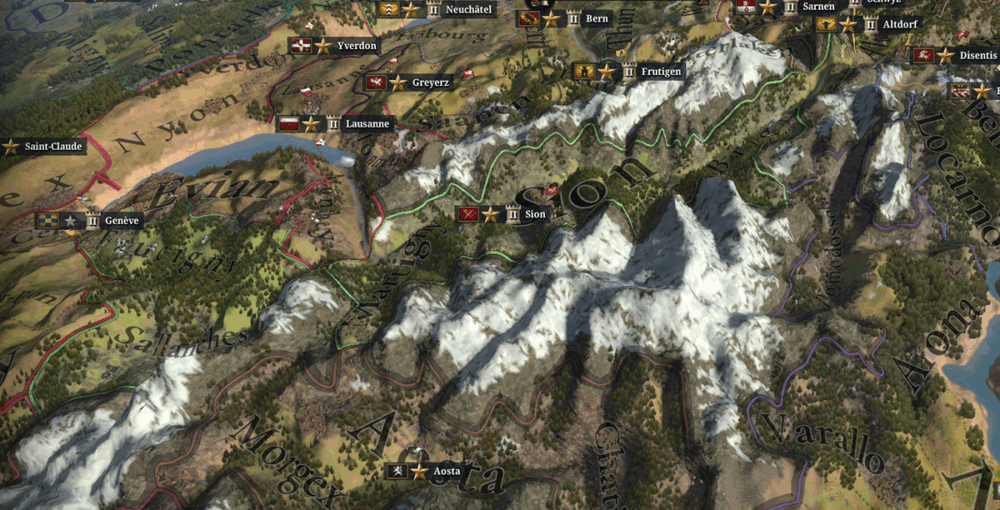Image resolution: width=1000 pixels, height=510 pixels.
Task: Select the Sion location label
Action: 534,214
